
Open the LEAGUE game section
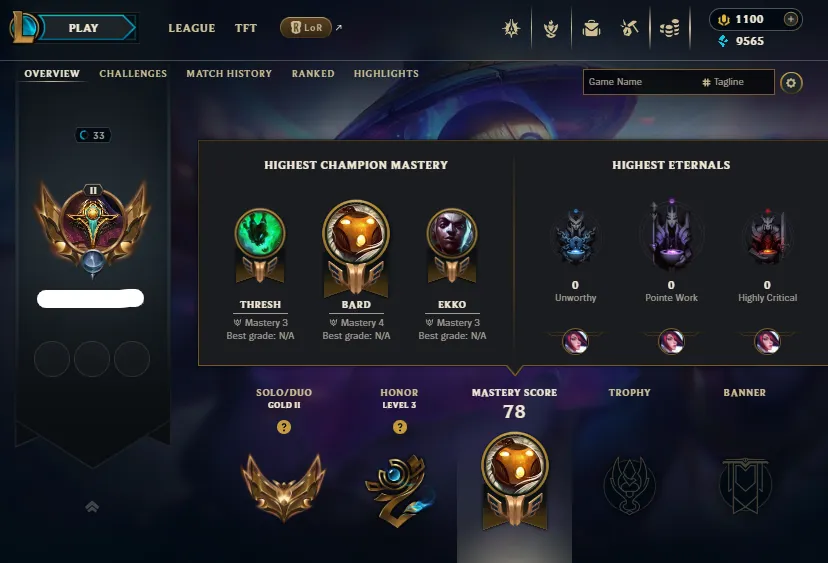click(191, 28)
